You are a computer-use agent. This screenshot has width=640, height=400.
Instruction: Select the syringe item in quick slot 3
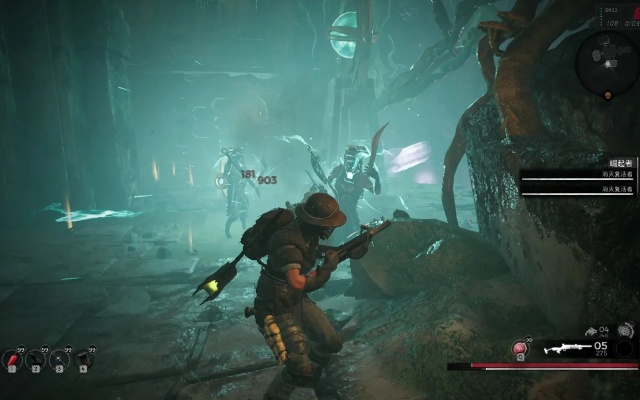[x=60, y=358]
